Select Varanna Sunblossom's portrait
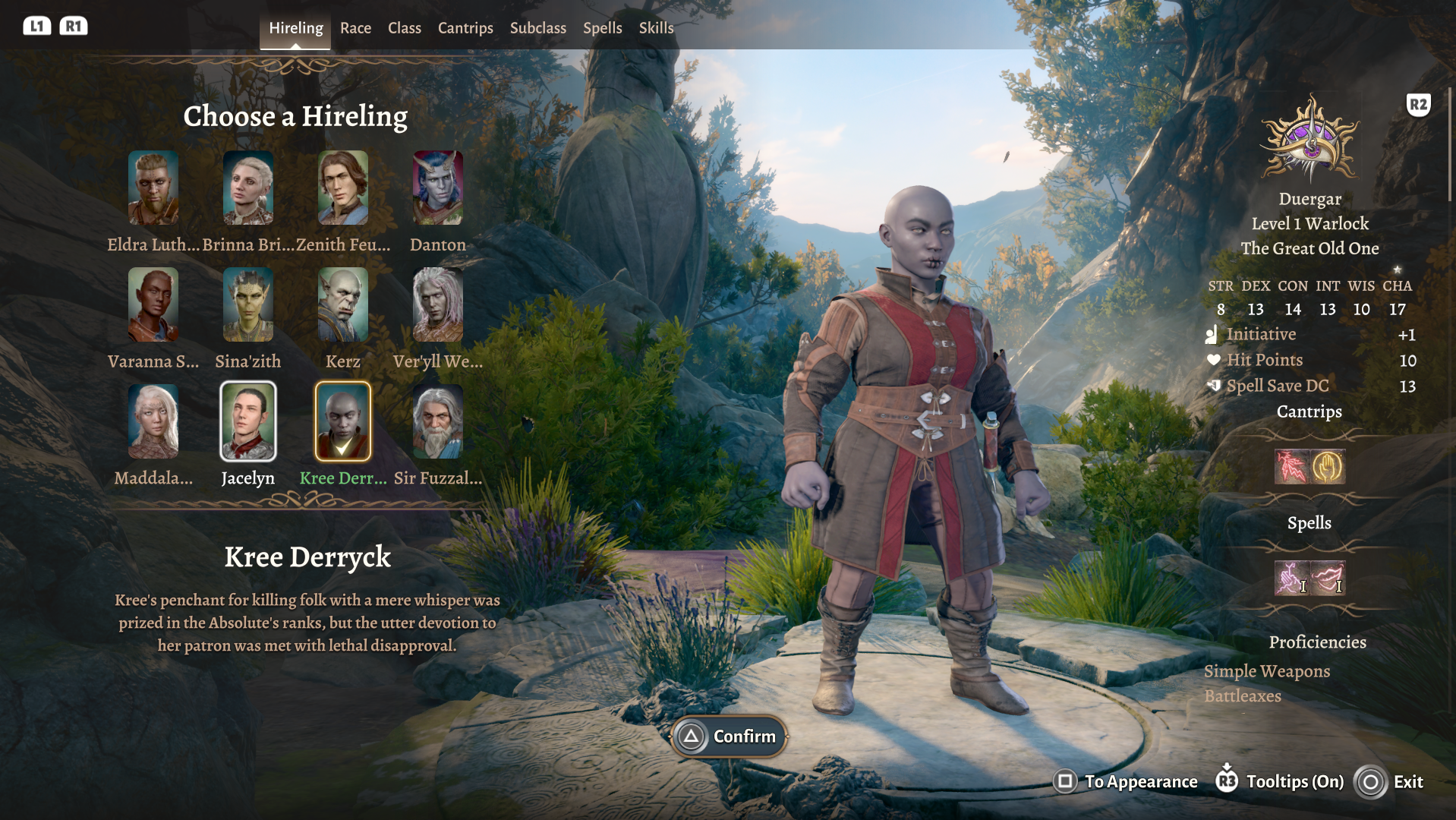This screenshot has height=820, width=1456. click(x=153, y=304)
